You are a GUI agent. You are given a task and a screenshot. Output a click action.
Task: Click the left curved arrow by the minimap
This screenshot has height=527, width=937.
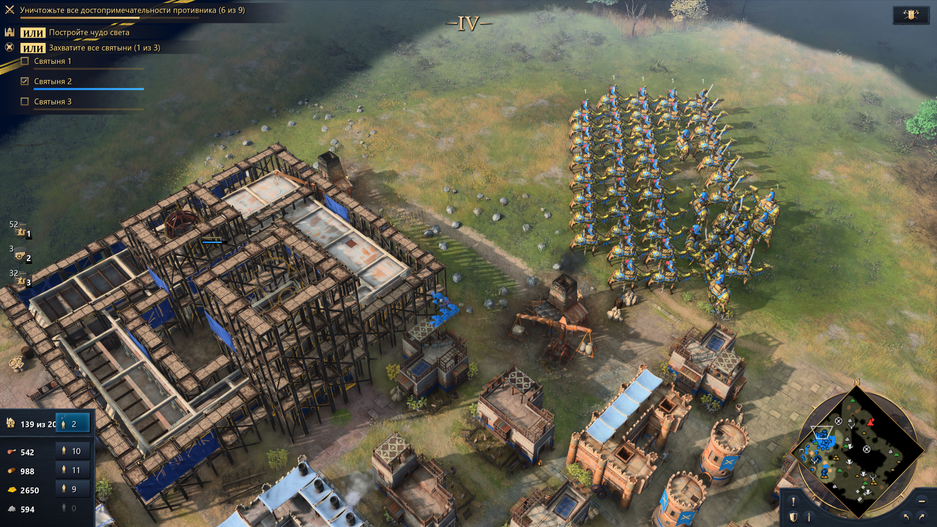pyautogui.click(x=905, y=517)
